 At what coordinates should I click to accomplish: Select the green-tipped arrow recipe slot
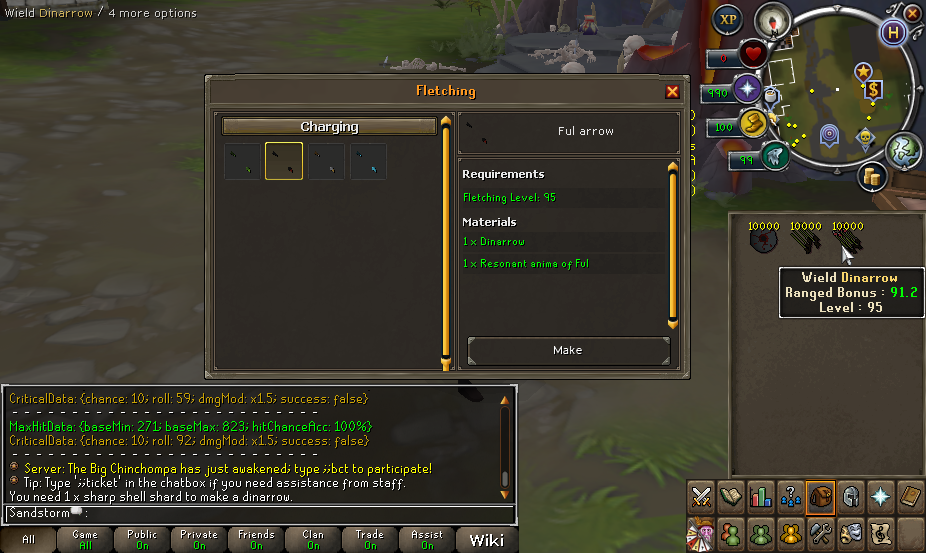[x=242, y=161]
